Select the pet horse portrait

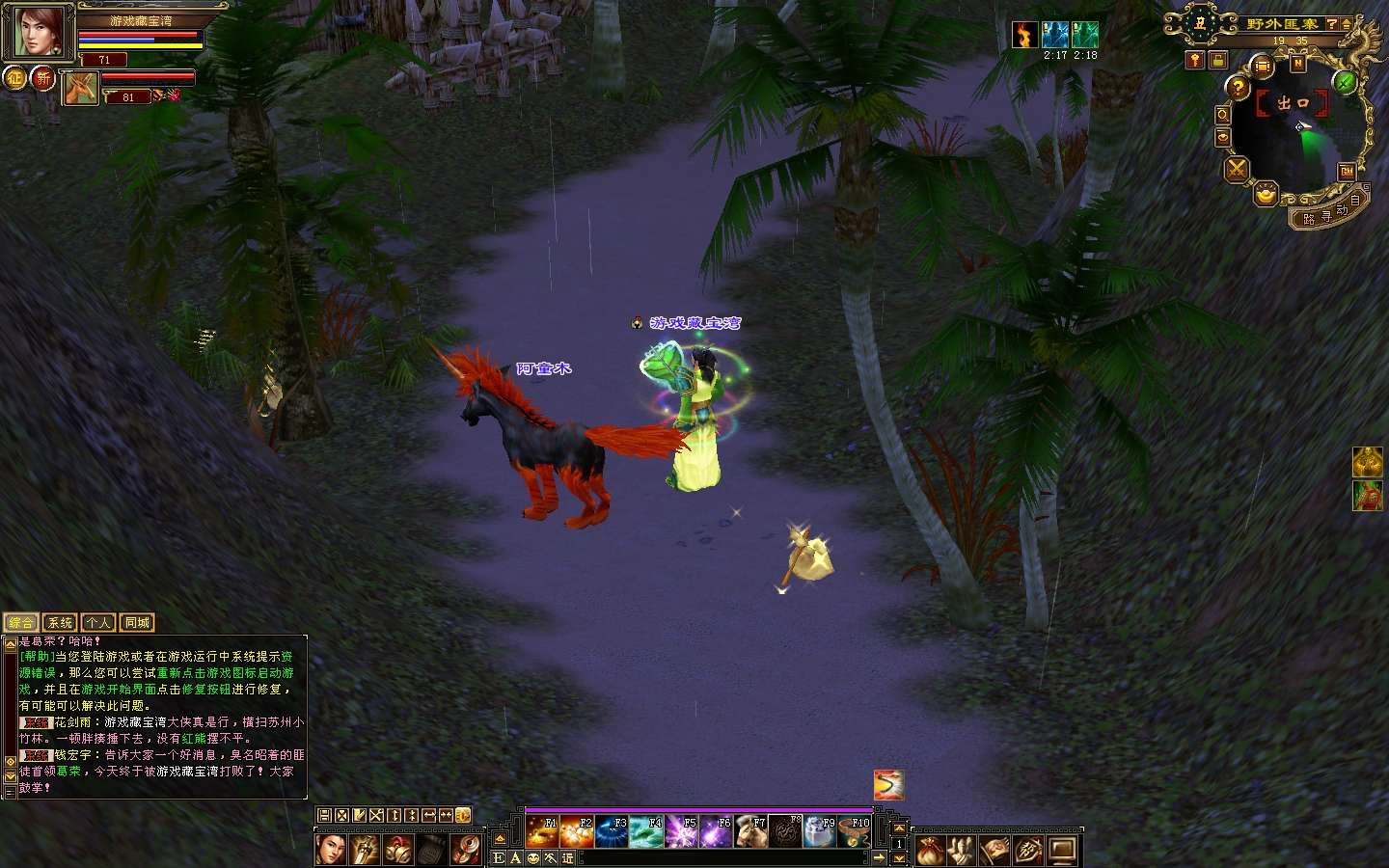[81, 89]
